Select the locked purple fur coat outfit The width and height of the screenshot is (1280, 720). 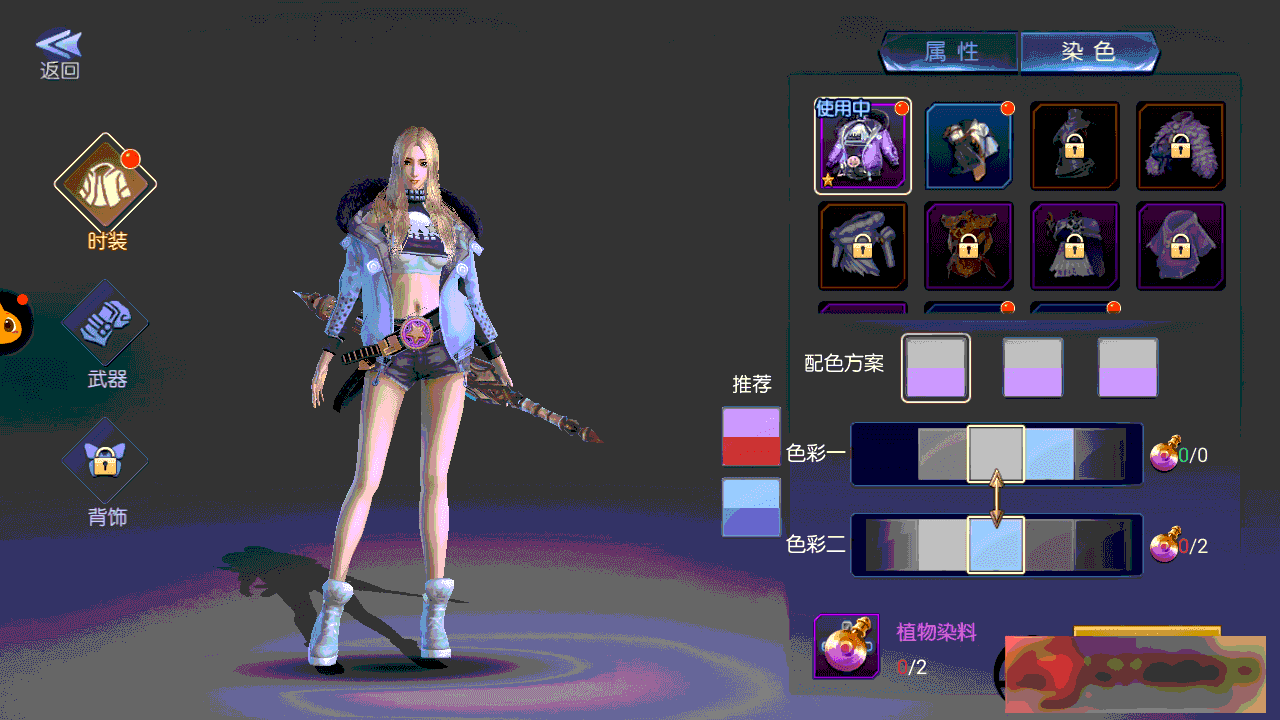coord(1181,146)
